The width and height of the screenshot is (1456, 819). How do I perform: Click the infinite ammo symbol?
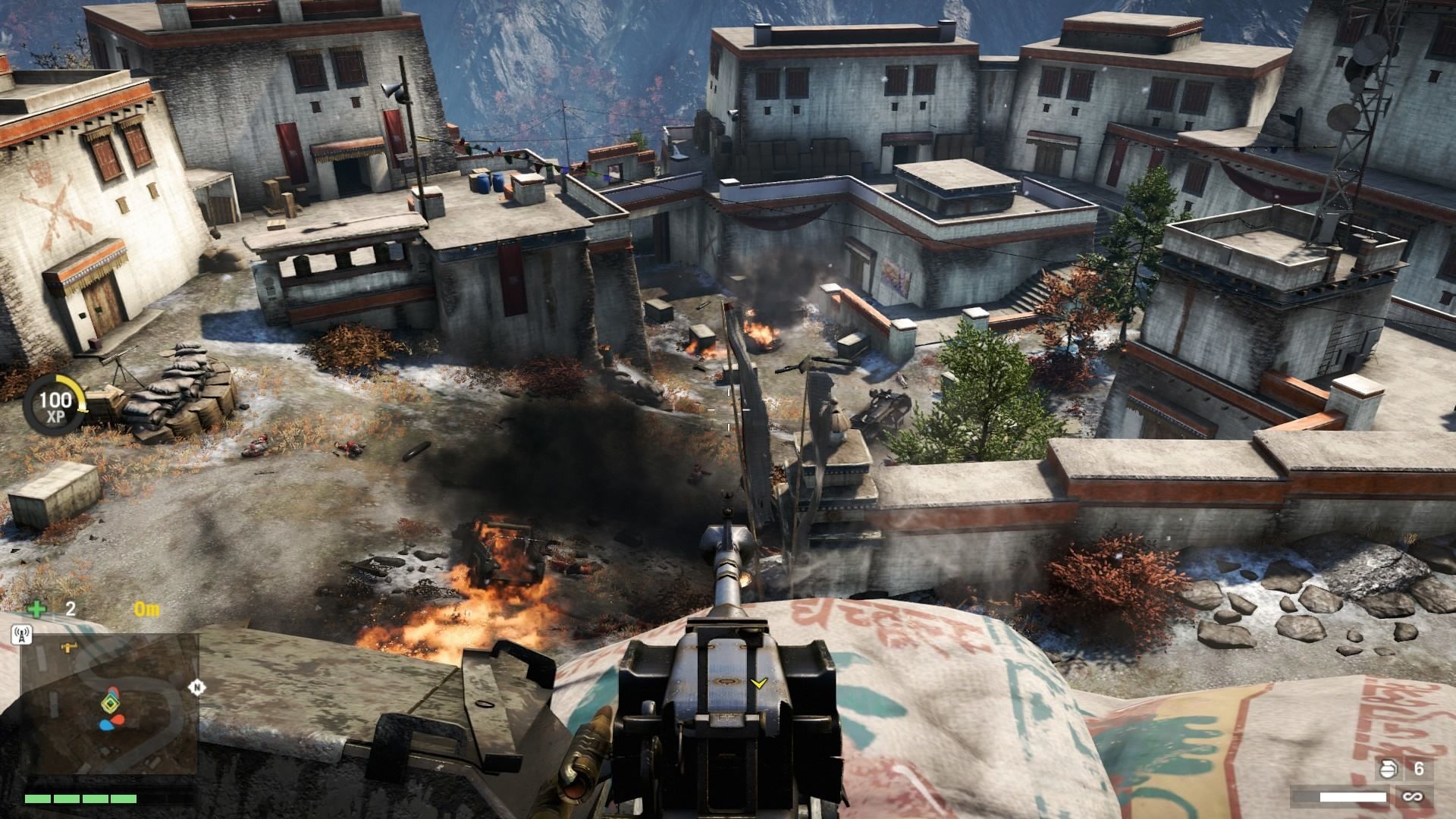[x=1411, y=796]
